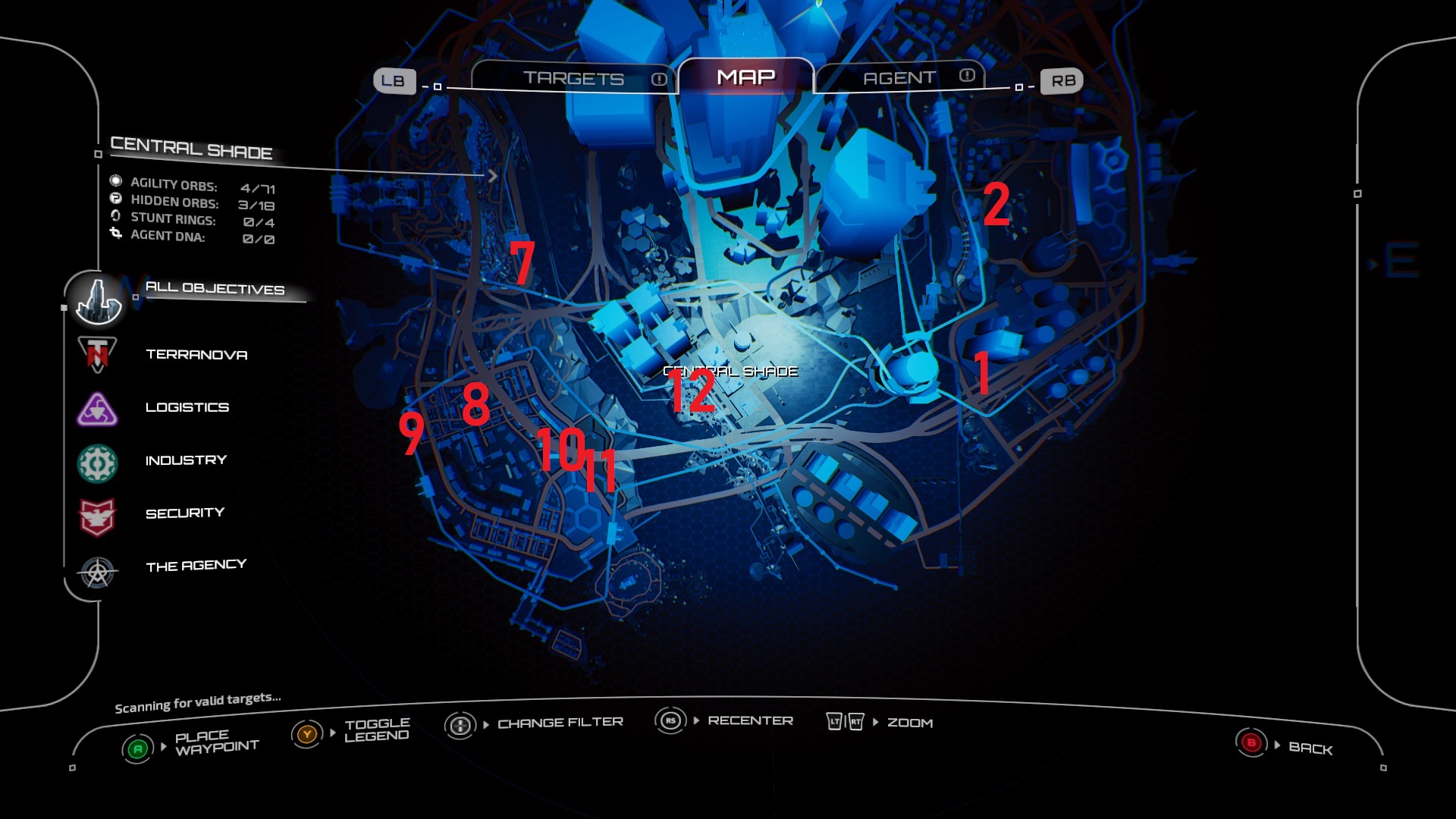Select the Terranova faction icon
Screen dimensions: 1456x819
tap(96, 354)
